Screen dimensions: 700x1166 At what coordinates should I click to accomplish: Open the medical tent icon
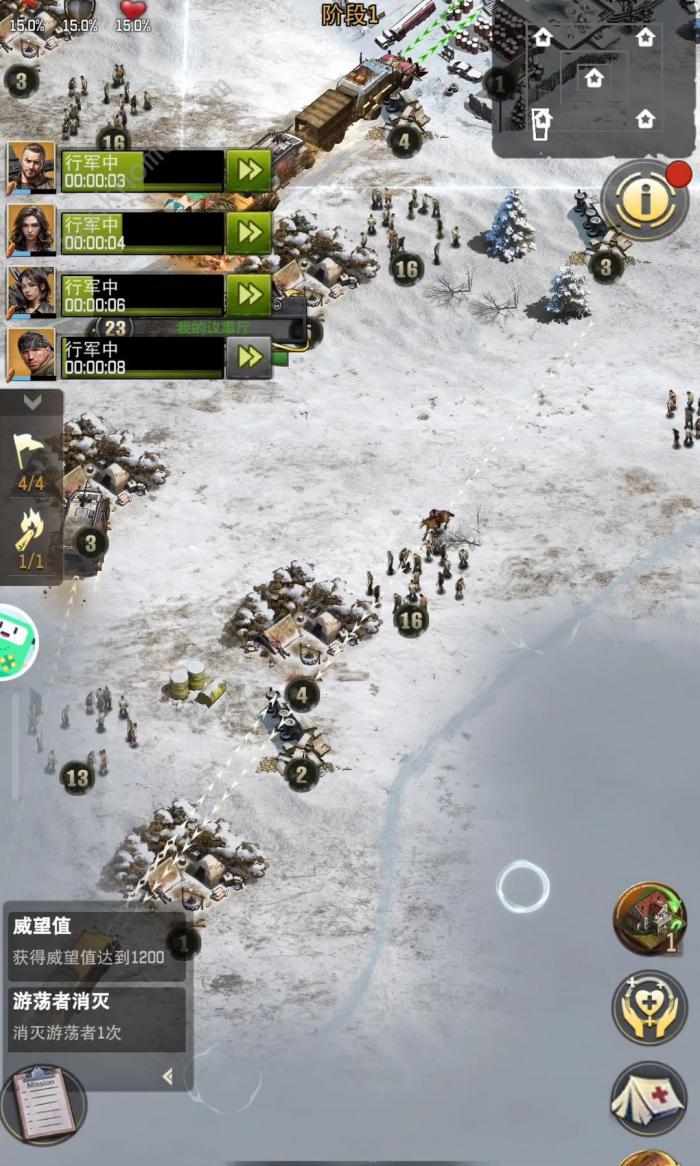pyautogui.click(x=649, y=1098)
